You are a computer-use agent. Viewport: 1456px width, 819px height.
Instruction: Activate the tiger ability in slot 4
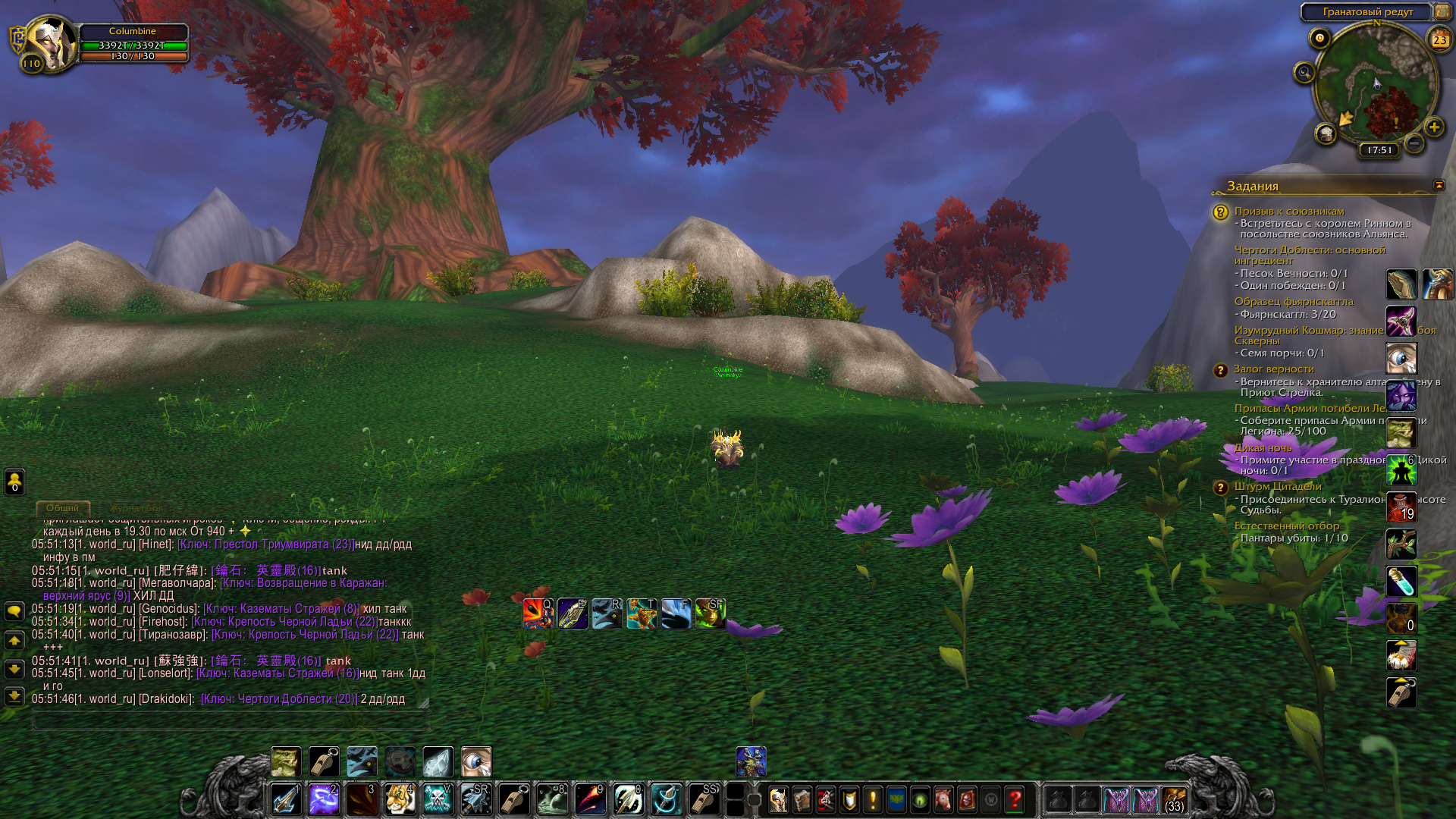(400, 799)
